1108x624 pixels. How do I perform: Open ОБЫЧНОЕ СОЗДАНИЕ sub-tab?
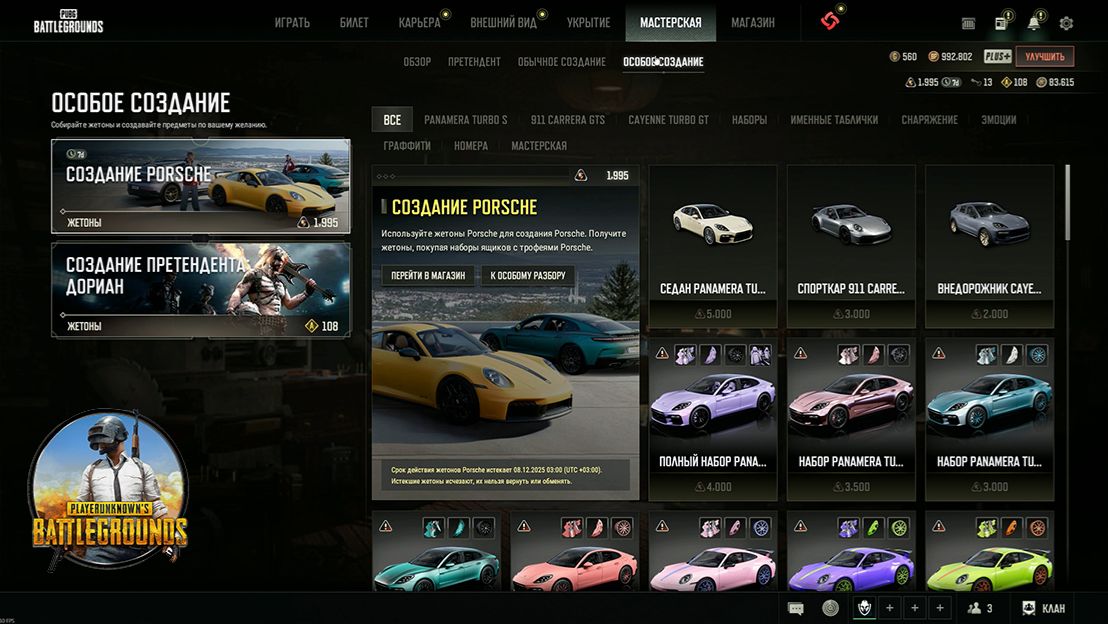click(561, 62)
